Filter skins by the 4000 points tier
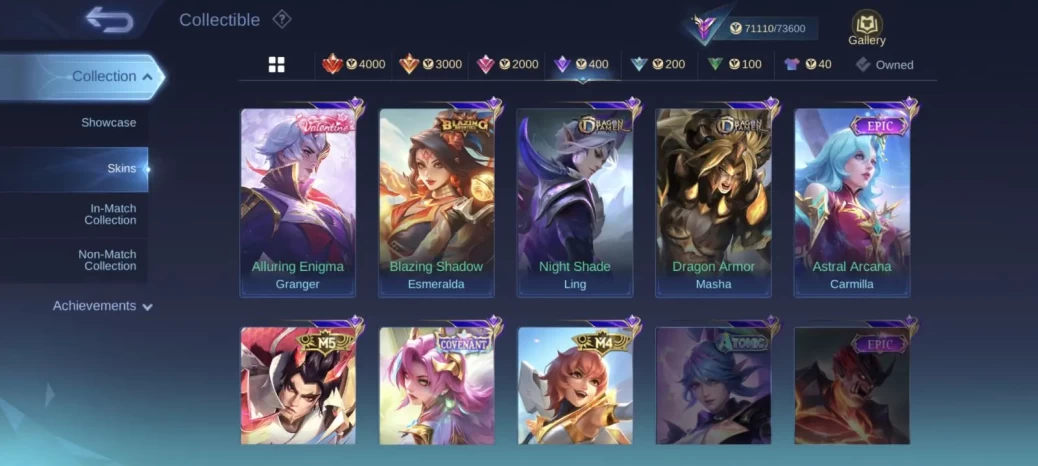Viewport: 1038px width, 466px height. pyautogui.click(x=354, y=65)
